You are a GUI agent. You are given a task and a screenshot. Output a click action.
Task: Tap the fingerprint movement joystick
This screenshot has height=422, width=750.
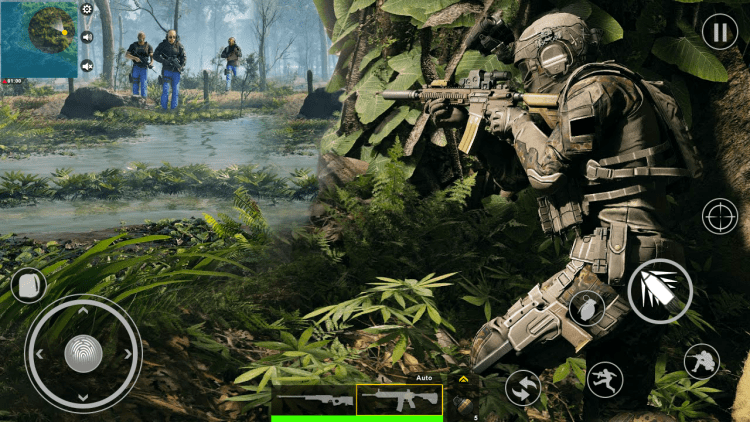point(83,354)
